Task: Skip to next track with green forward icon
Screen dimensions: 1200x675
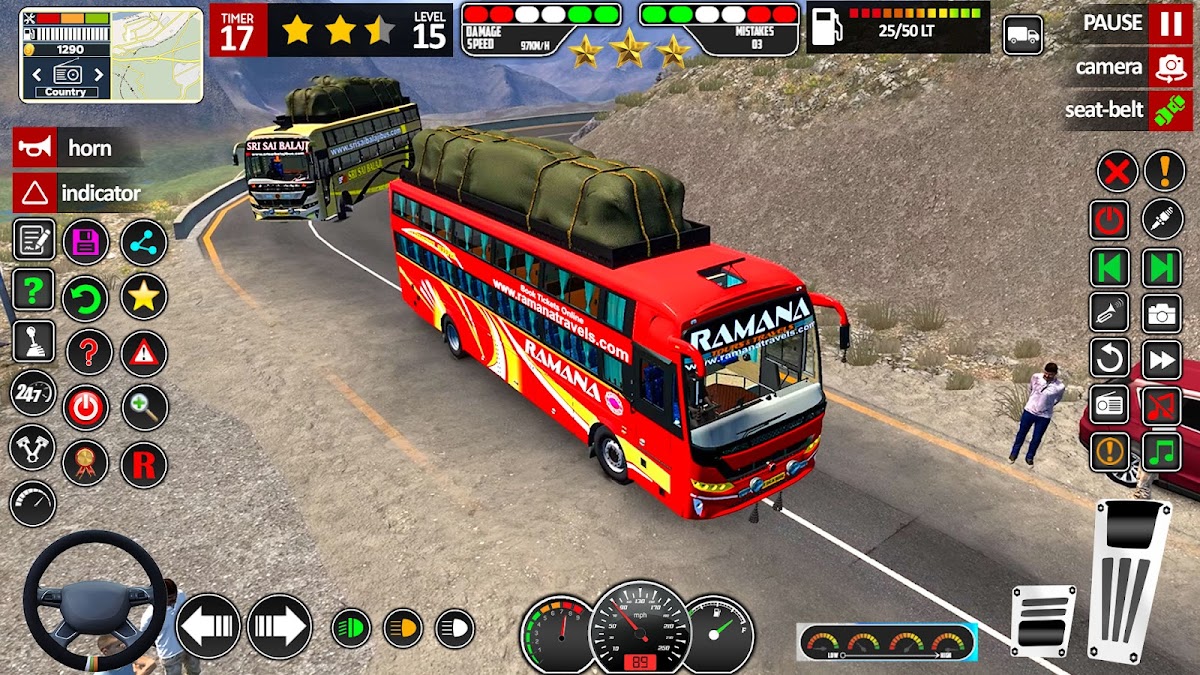Action: pyautogui.click(x=1162, y=268)
